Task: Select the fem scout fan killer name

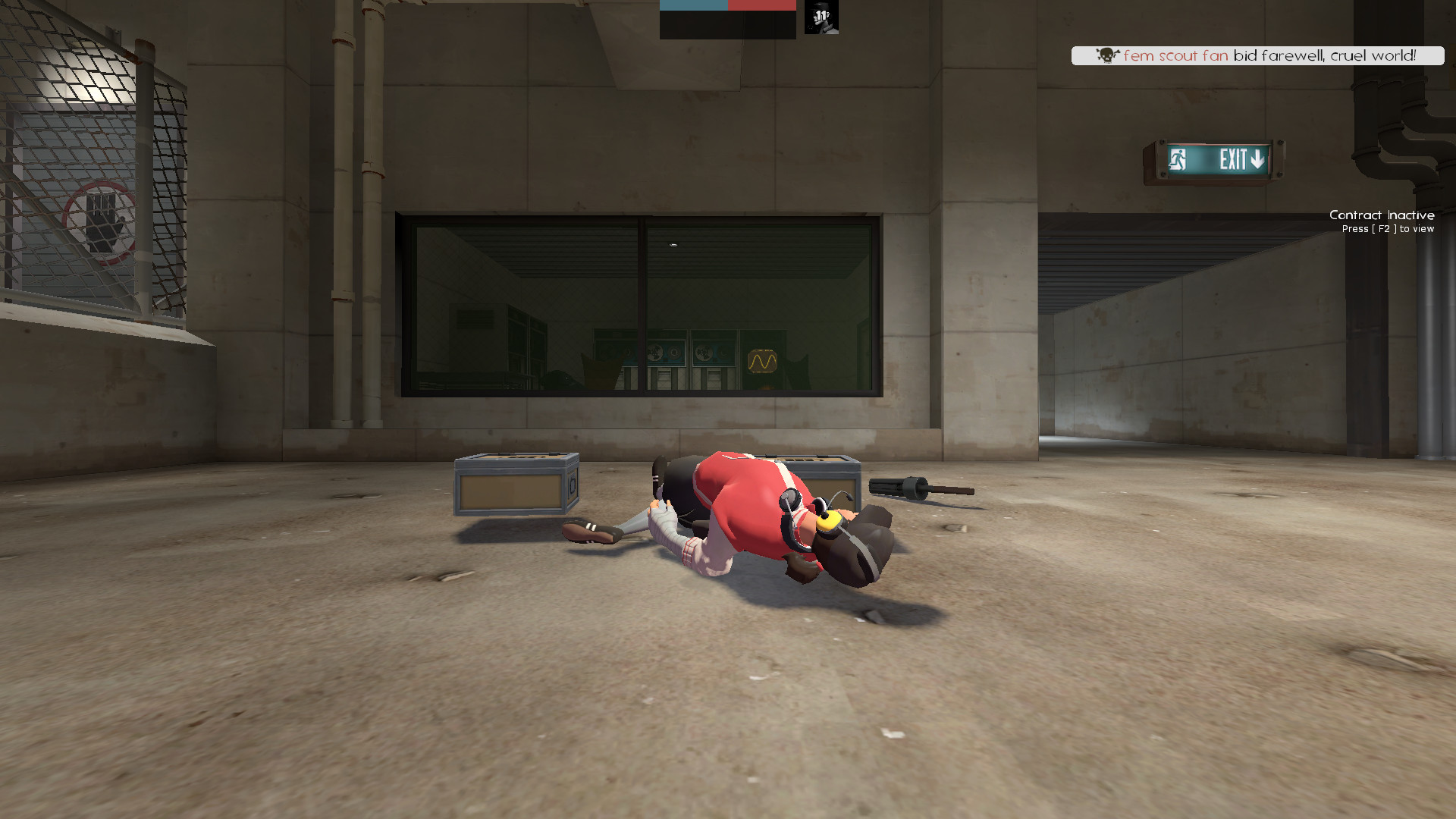Action: point(1175,55)
